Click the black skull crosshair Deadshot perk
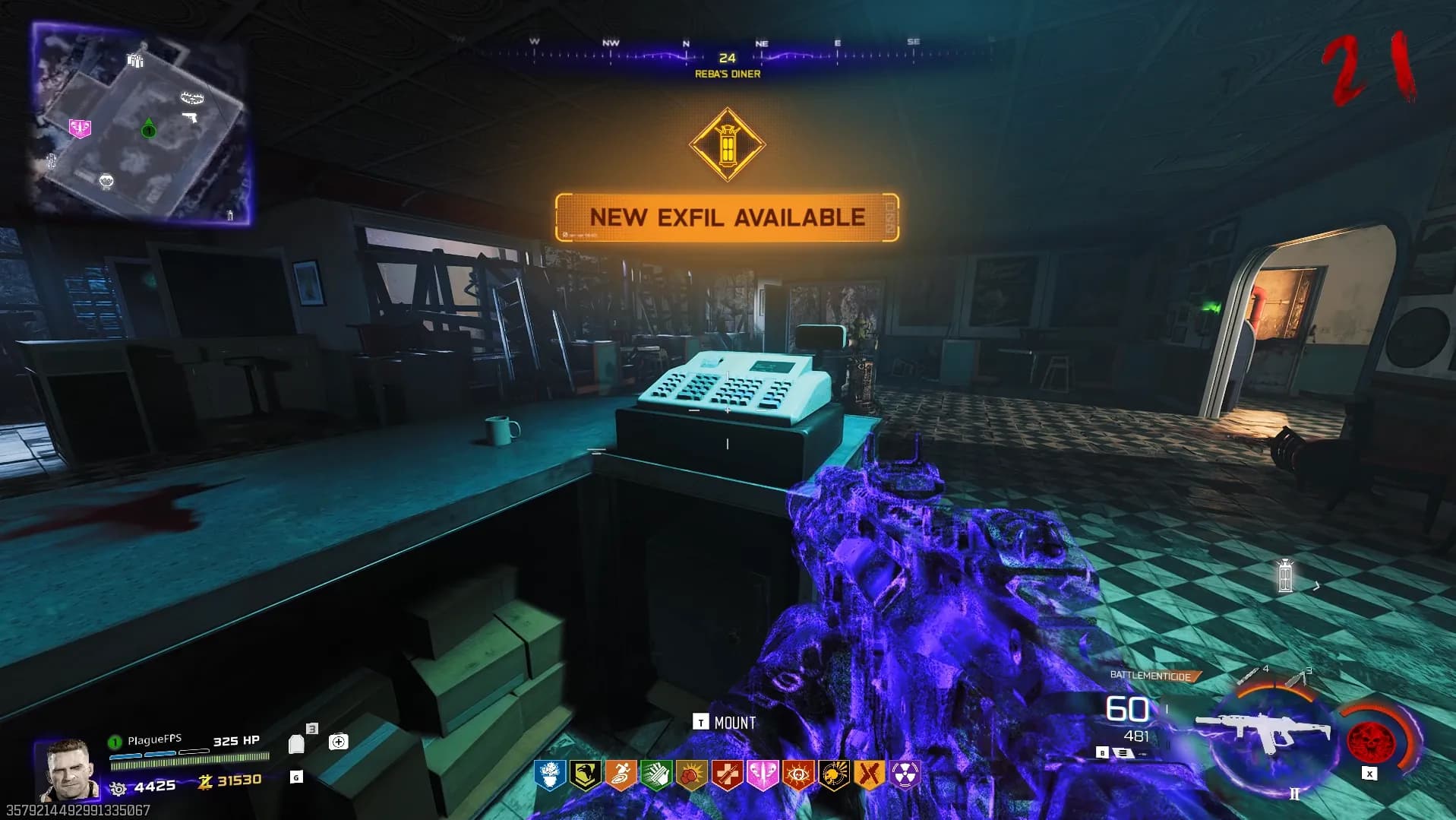Image resolution: width=1456 pixels, height=820 pixels. click(834, 774)
